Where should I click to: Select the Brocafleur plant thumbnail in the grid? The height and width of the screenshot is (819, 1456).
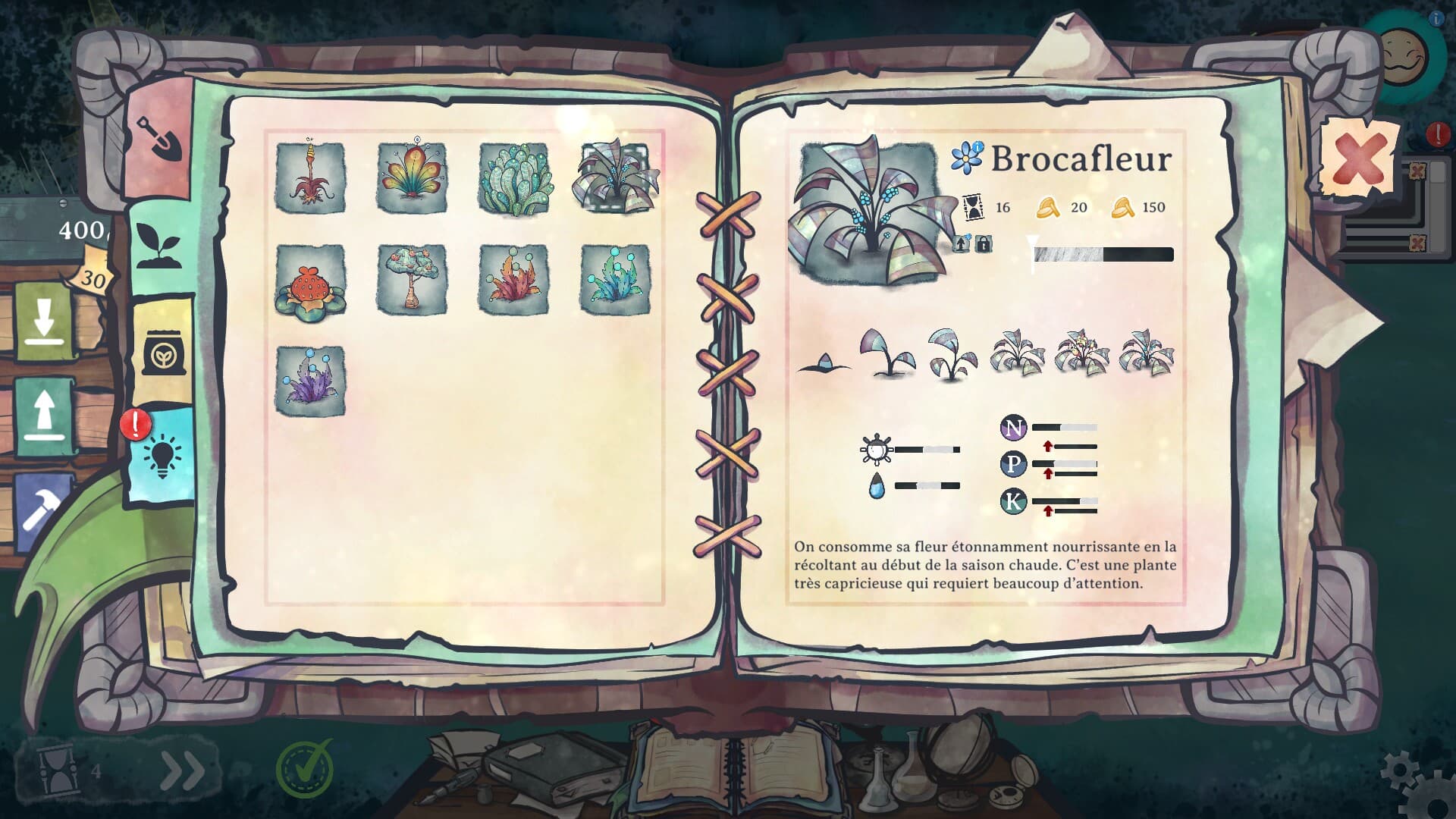[614, 177]
